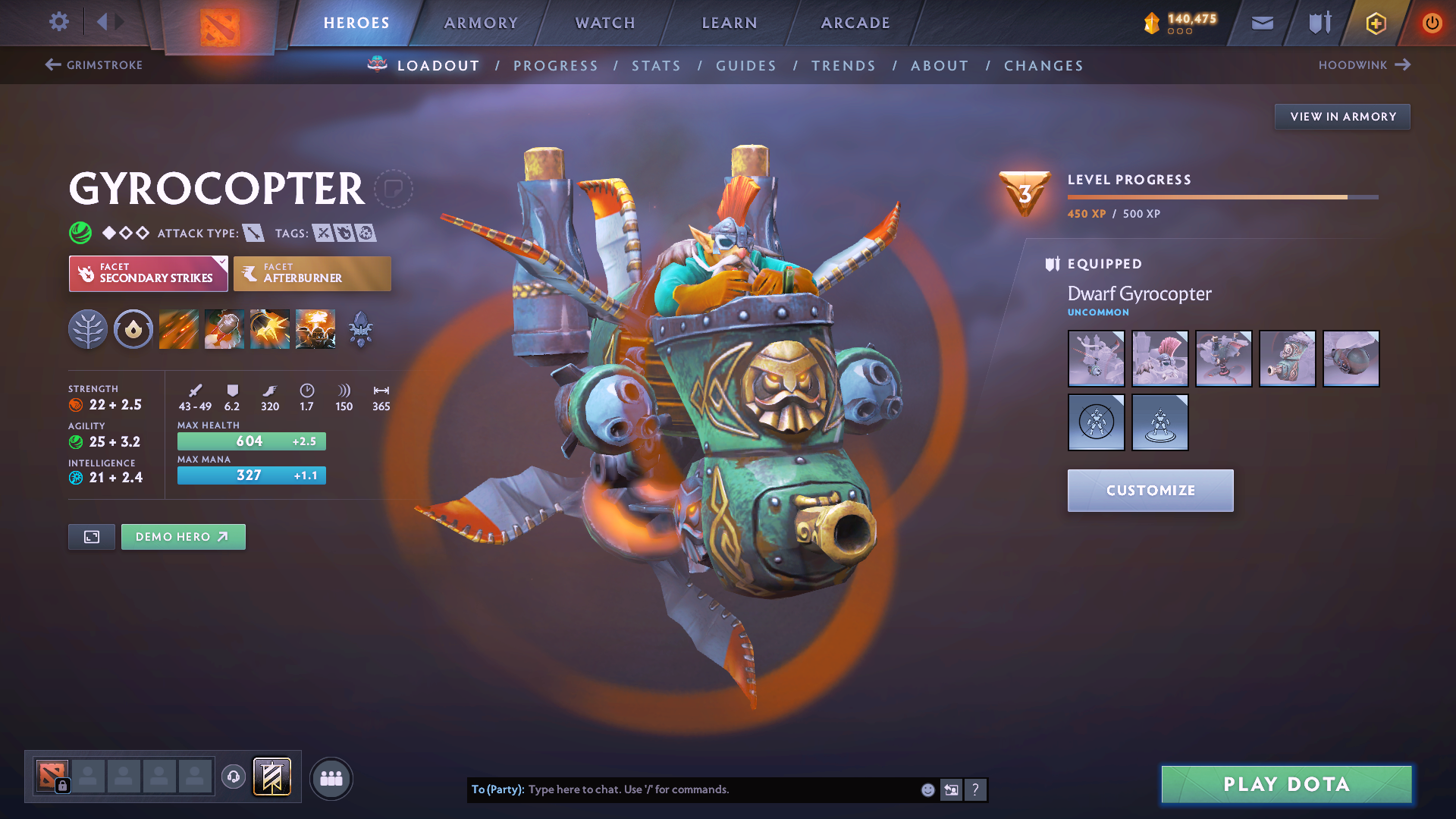Click the Flak Cannon ability icon
The width and height of the screenshot is (1456, 819).
269,328
